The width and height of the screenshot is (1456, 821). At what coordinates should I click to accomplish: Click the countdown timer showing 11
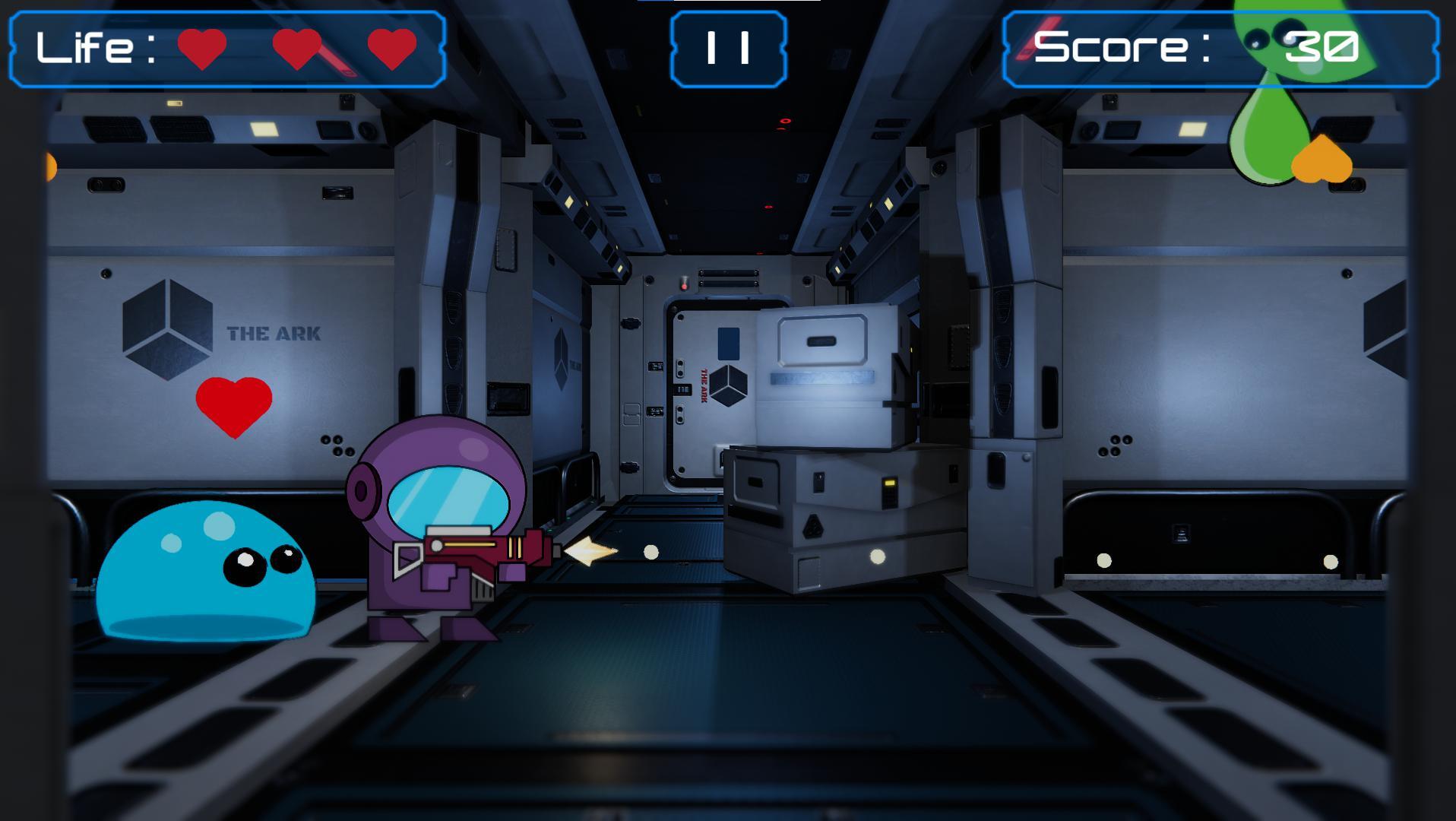point(728,47)
